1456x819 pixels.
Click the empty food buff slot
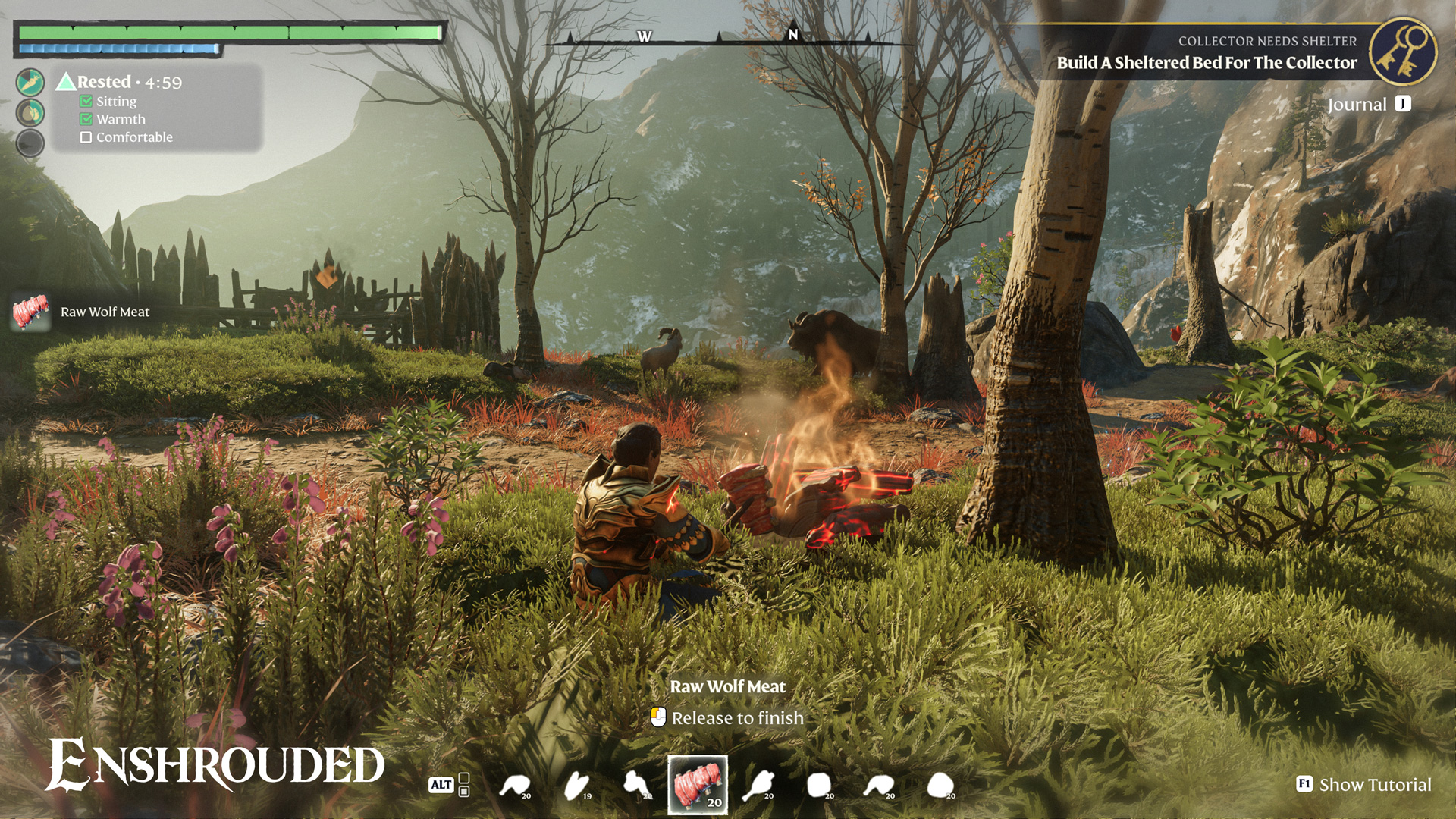pyautogui.click(x=30, y=143)
